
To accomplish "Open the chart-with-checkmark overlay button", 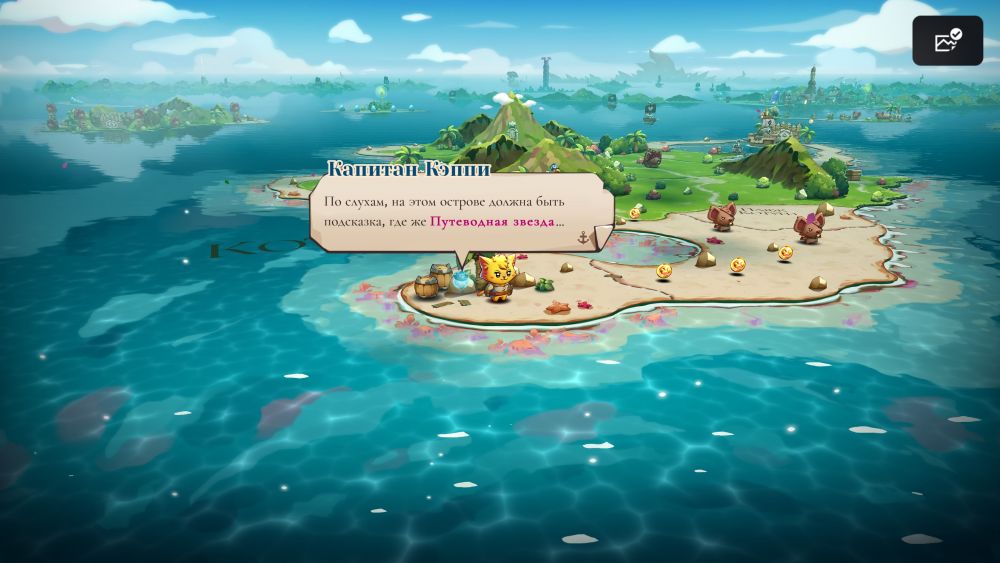I will coord(947,41).
